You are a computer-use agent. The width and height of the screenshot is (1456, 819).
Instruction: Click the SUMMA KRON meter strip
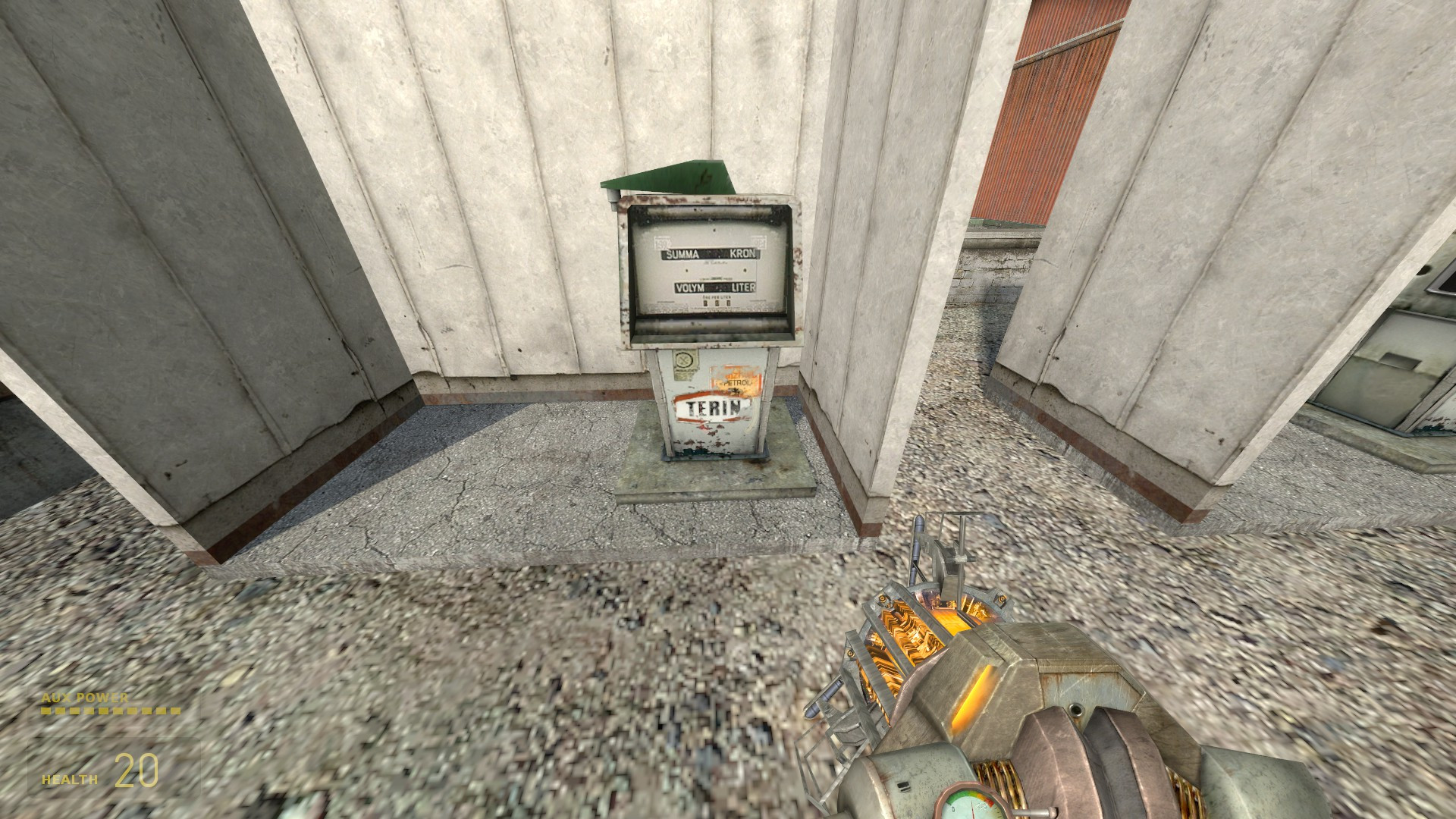tap(710, 255)
